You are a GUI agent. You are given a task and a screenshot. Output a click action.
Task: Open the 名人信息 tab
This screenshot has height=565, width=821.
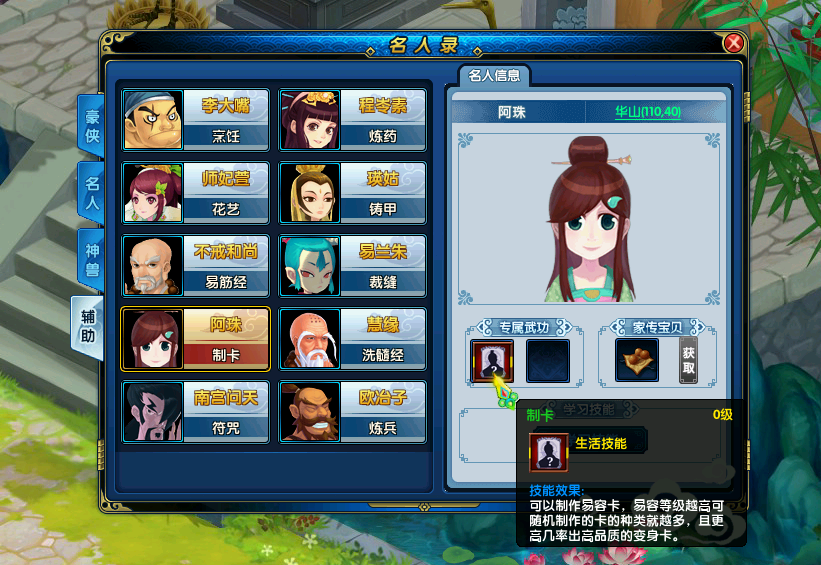[494, 76]
